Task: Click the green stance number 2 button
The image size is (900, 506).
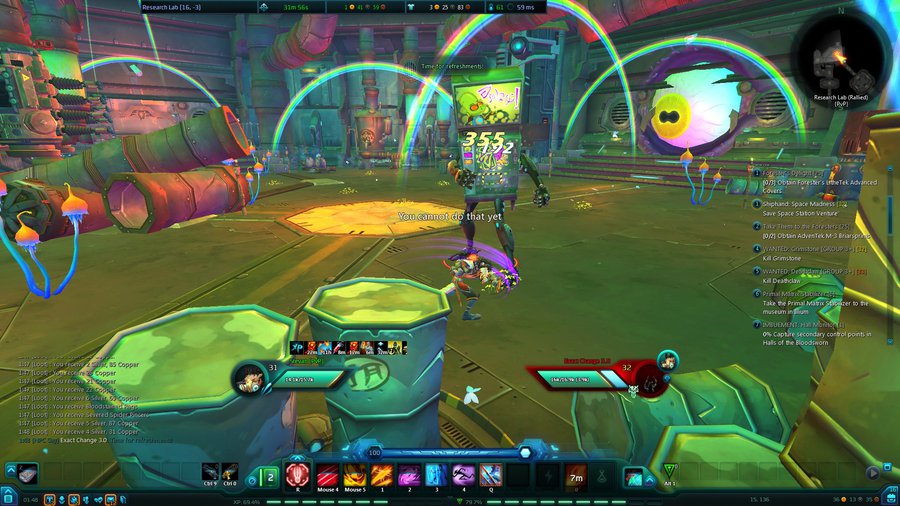Action: [269, 476]
